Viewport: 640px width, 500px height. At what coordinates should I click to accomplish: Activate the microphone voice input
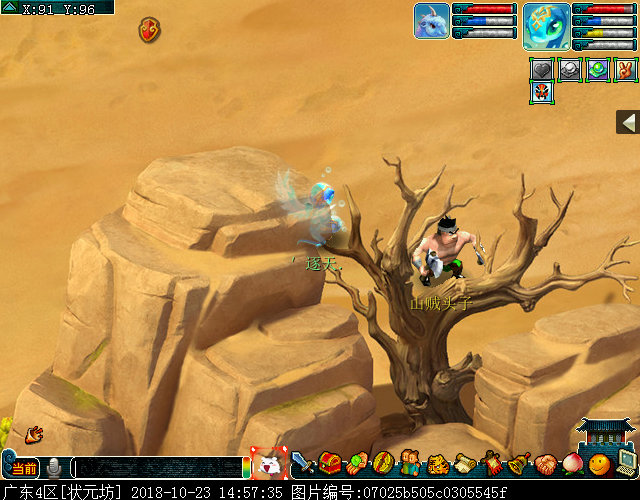pos(54,467)
